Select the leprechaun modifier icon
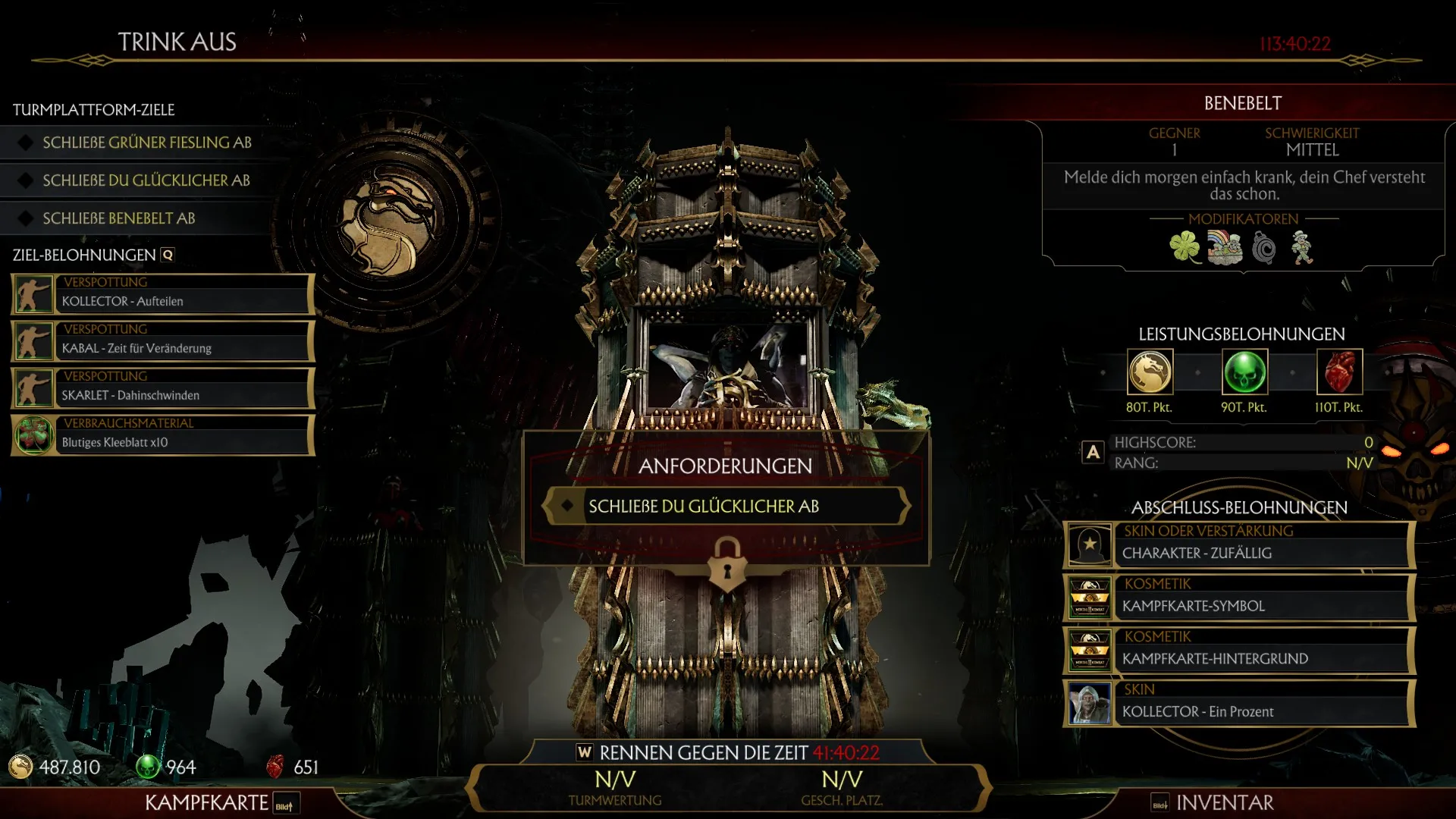Viewport: 1456px width, 819px height. (1302, 248)
